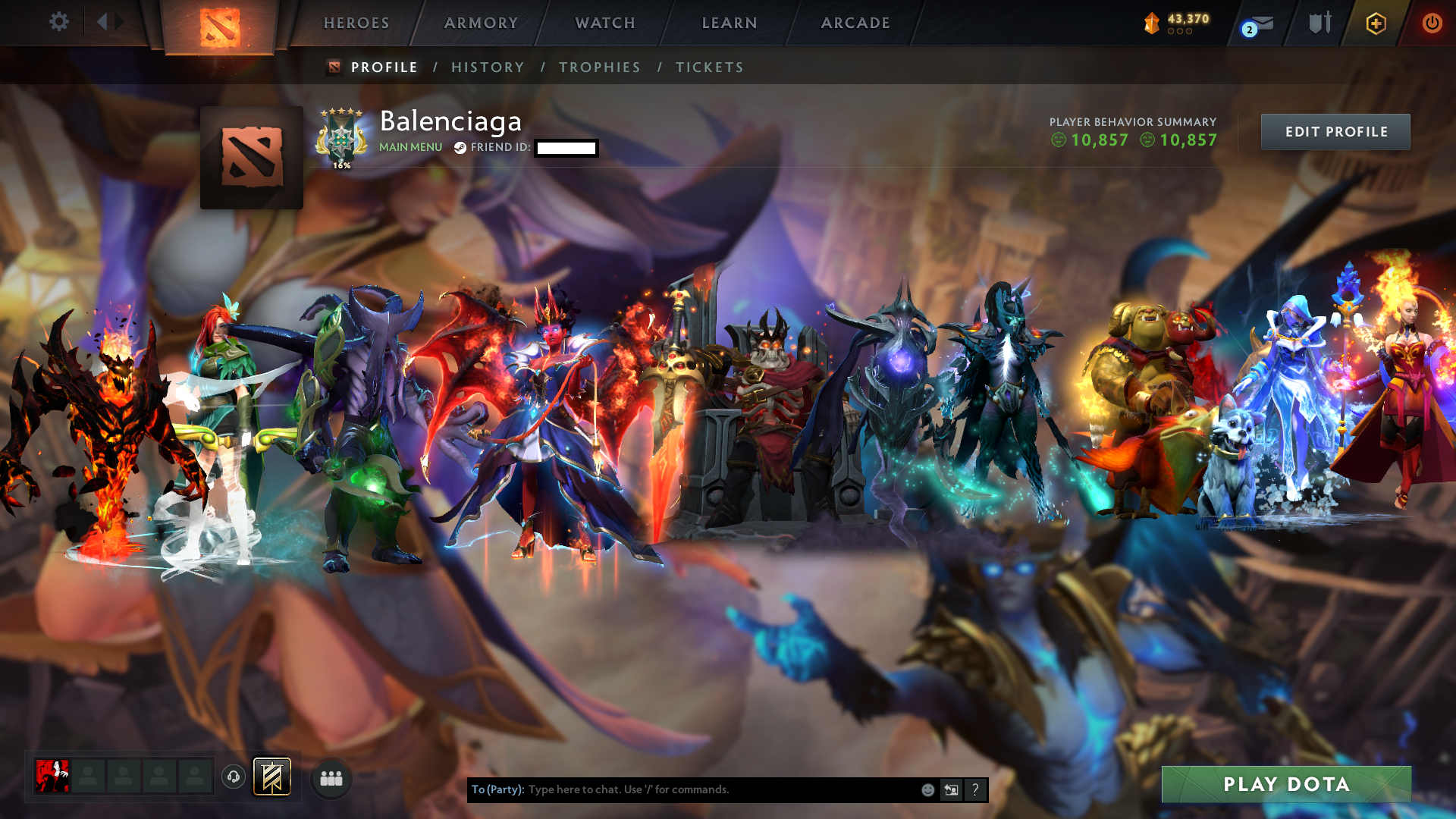Open the Dota Plus hexagon icon

click(1376, 24)
